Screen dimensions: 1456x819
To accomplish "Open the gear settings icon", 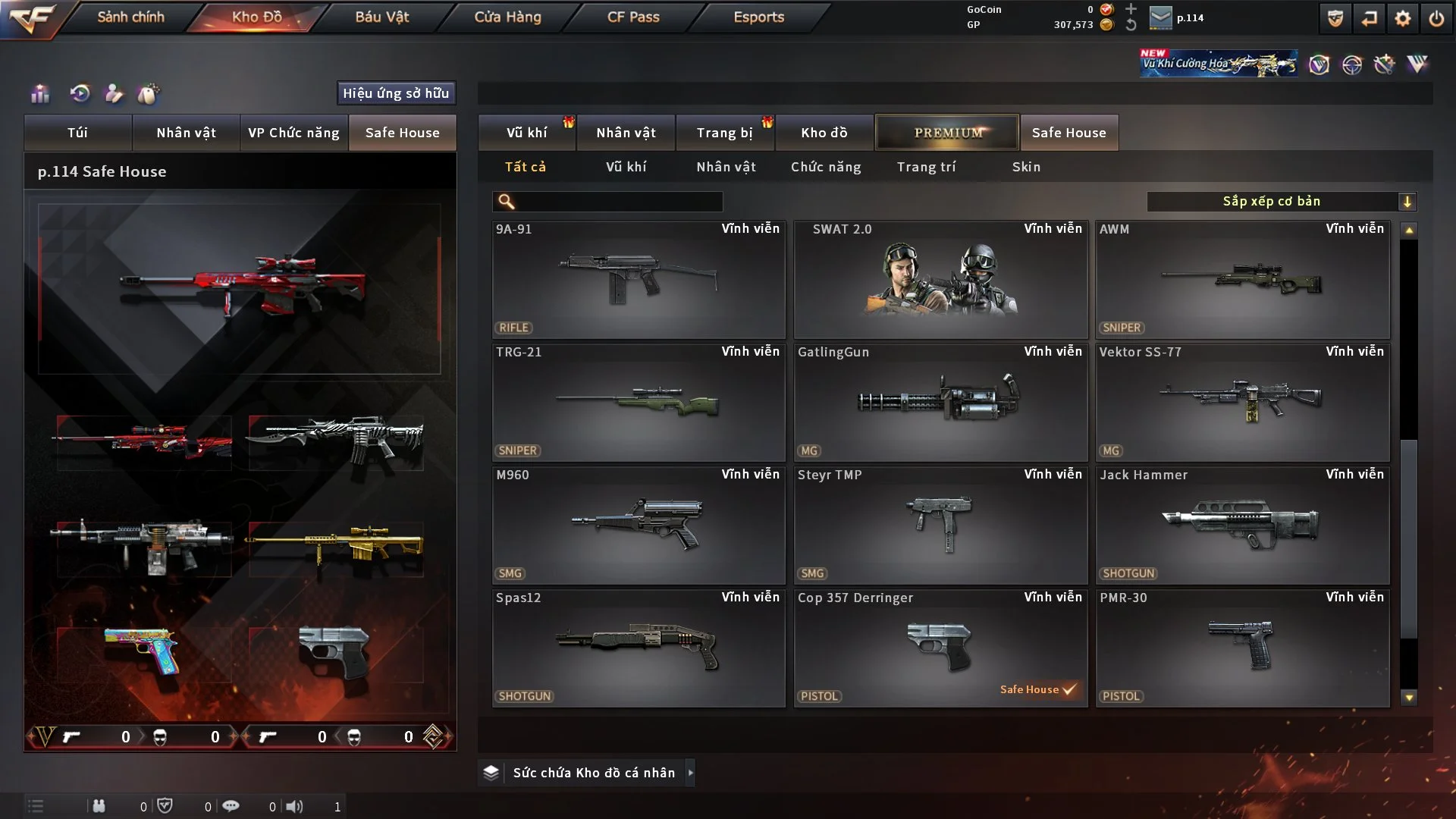I will [1402, 18].
